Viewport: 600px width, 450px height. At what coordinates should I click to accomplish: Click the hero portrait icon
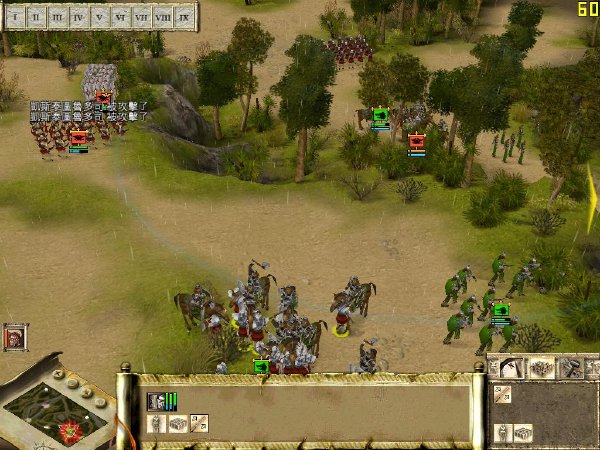coord(15,337)
